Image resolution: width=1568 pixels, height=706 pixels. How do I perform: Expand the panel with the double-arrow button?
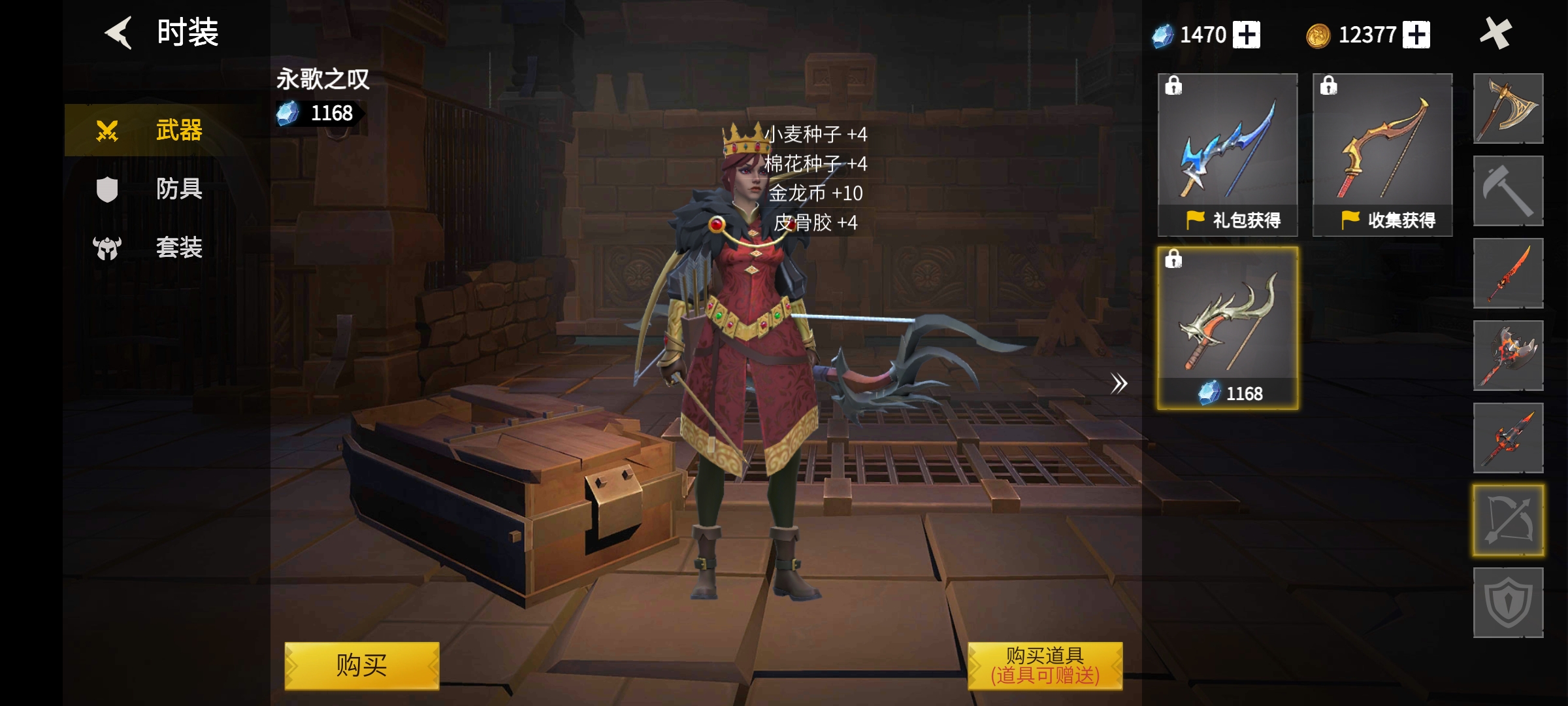(1119, 384)
